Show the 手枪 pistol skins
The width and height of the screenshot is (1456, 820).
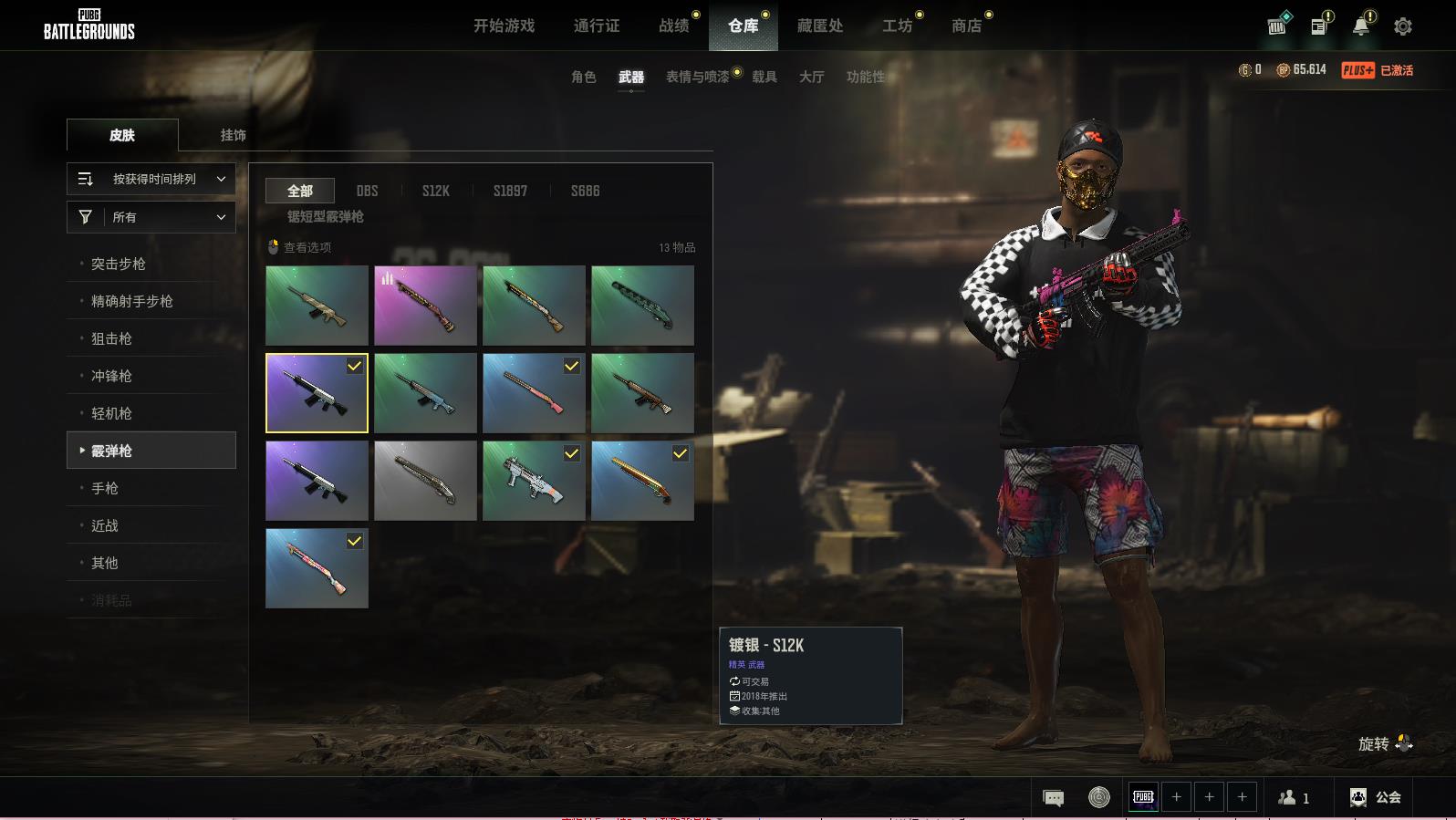pyautogui.click(x=105, y=488)
